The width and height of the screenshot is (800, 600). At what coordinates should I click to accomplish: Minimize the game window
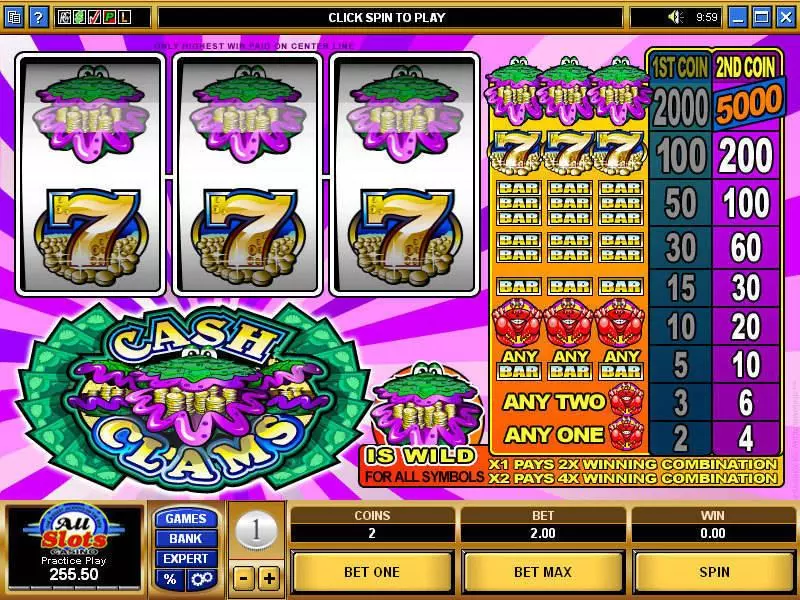pyautogui.click(x=738, y=17)
